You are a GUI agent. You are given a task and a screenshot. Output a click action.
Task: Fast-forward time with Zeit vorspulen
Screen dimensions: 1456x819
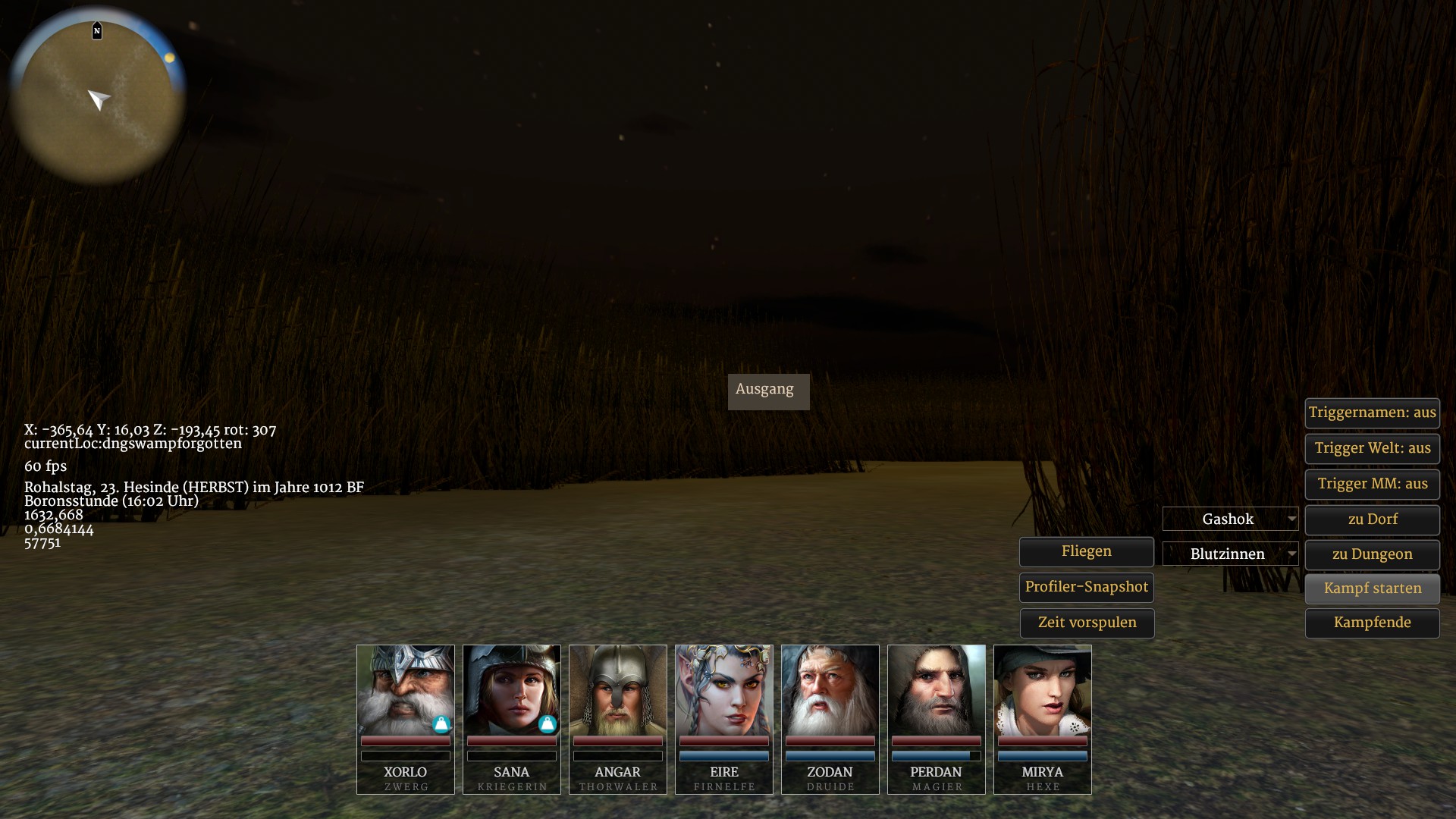[x=1087, y=623]
